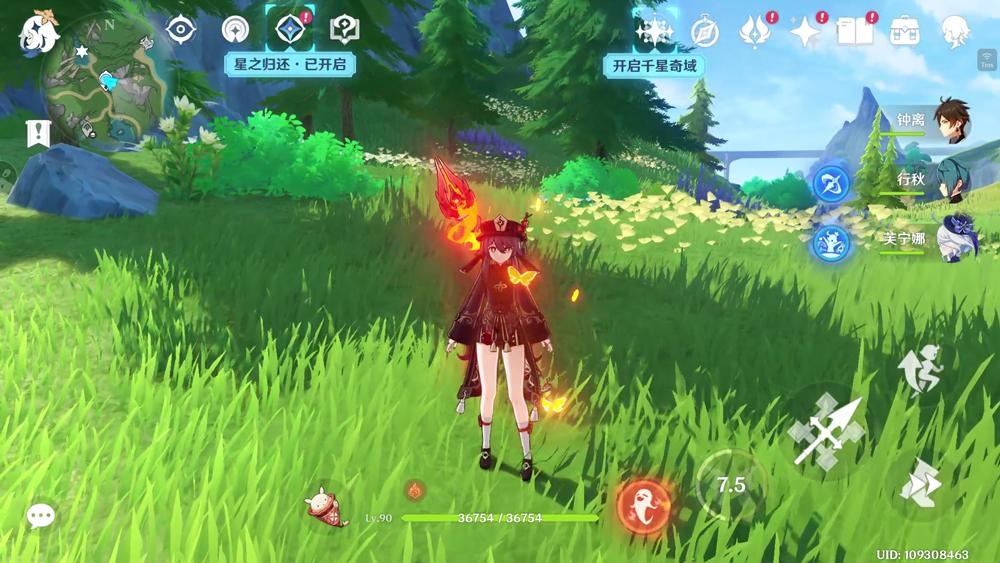
Task: Open the compass icon in top bar
Action: (705, 31)
